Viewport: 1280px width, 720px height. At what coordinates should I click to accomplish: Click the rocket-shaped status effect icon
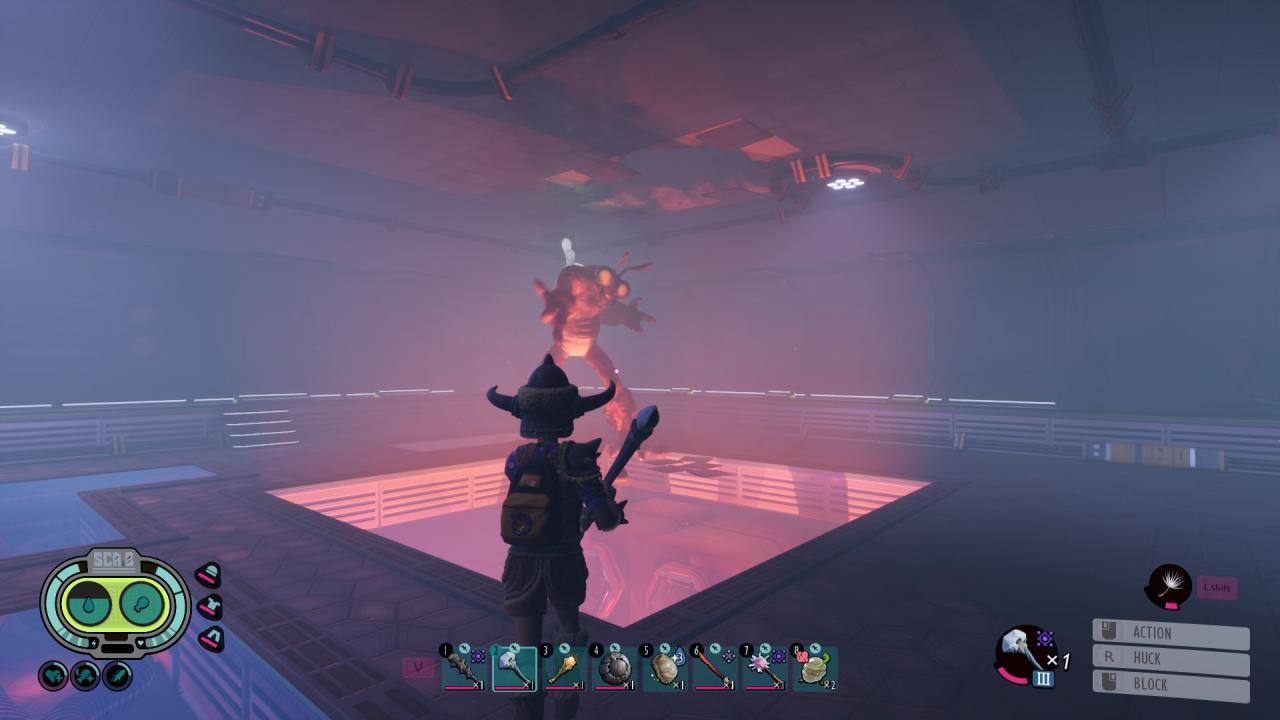pos(117,676)
